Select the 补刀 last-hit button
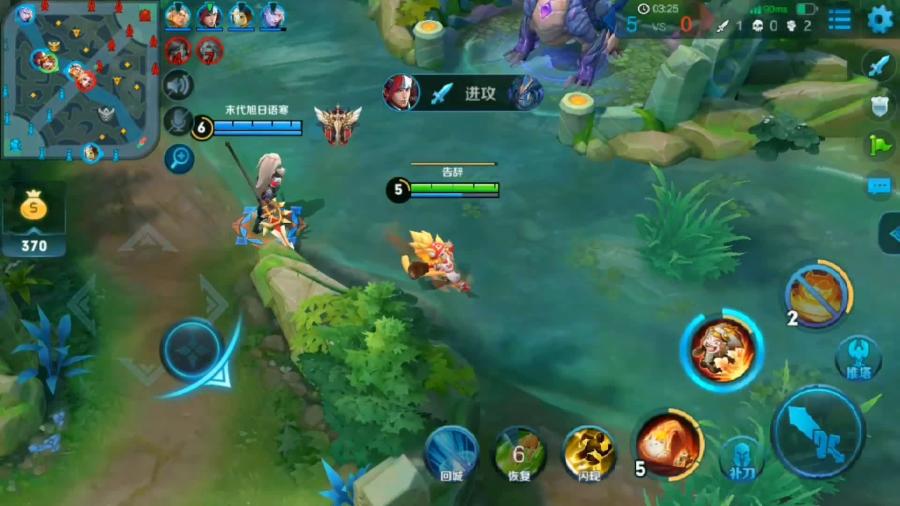This screenshot has height=506, width=900. click(x=741, y=456)
